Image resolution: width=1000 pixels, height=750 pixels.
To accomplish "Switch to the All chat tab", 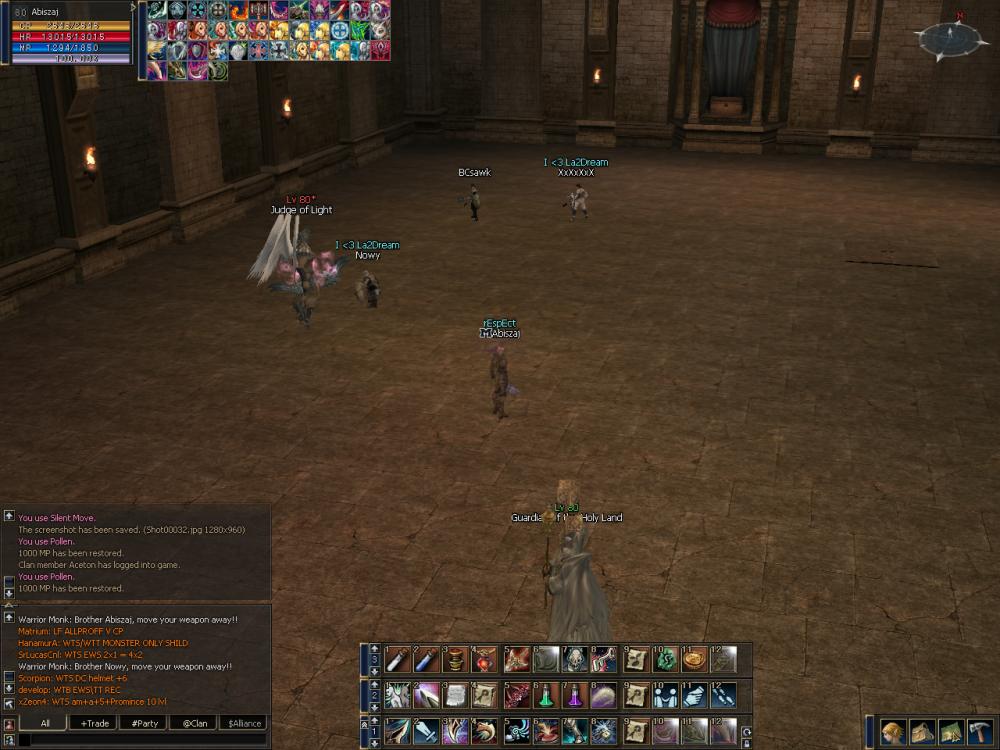I will click(x=46, y=723).
